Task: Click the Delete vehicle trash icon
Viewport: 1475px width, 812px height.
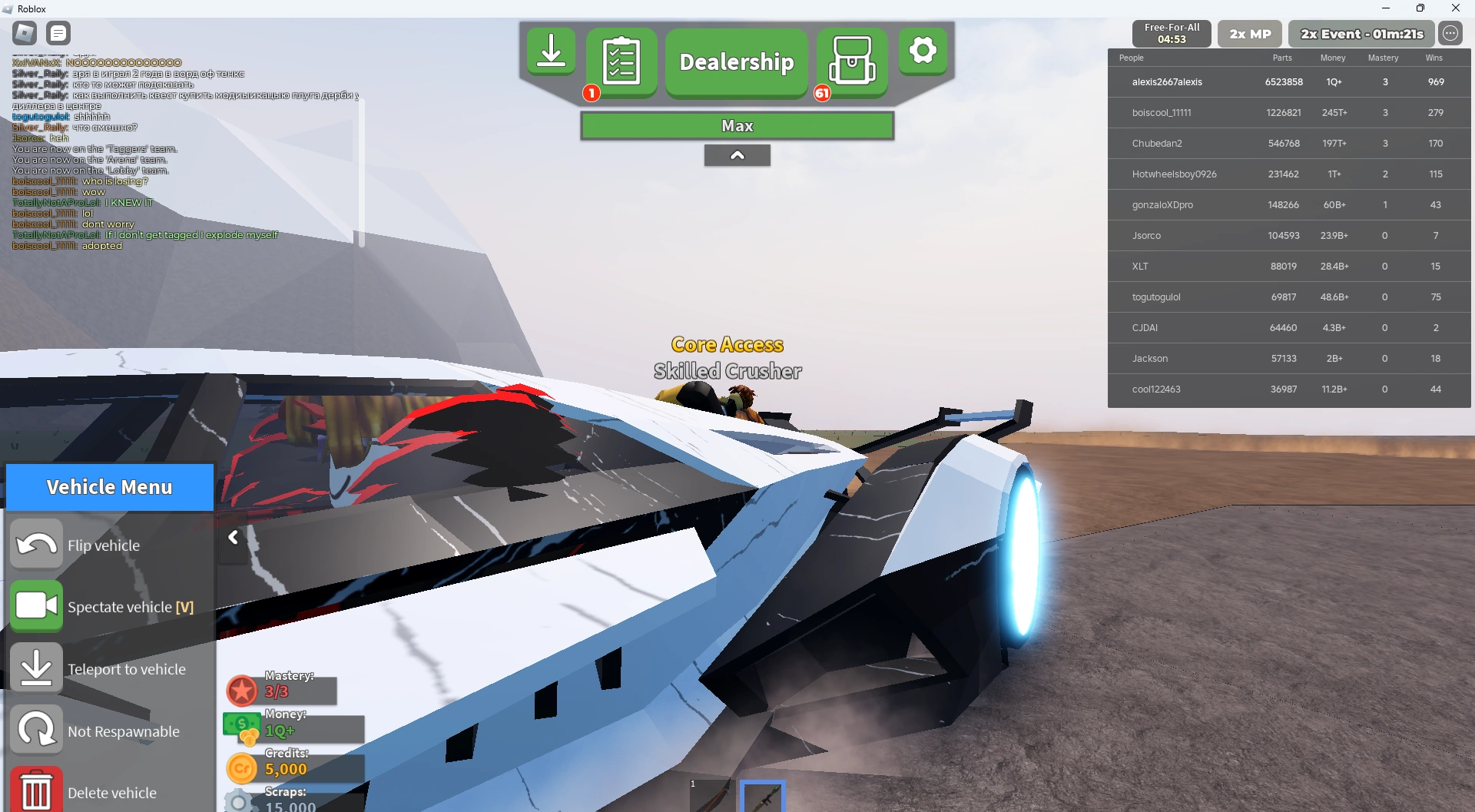Action: [x=36, y=792]
